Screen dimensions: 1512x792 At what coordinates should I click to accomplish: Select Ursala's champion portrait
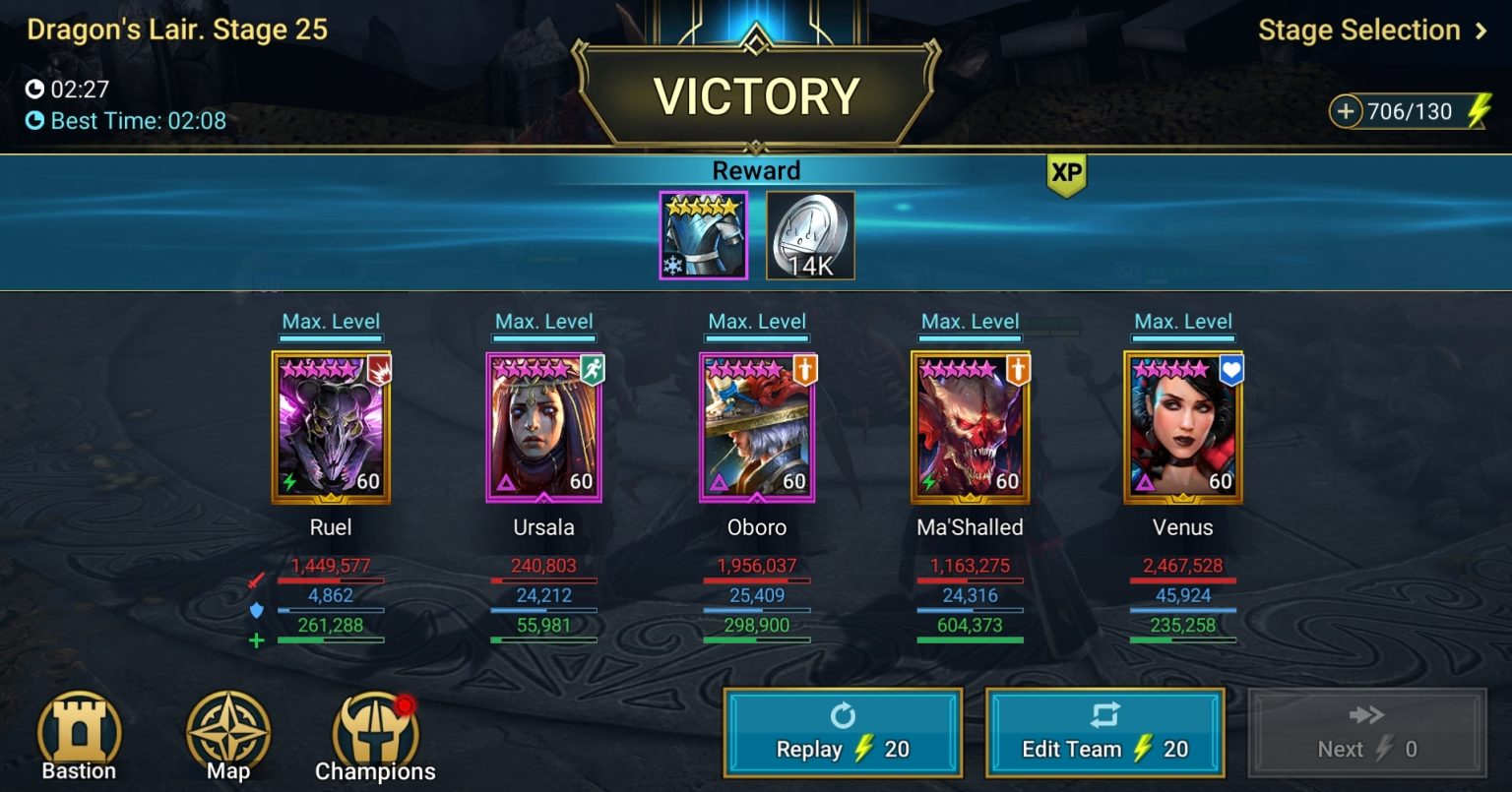tap(543, 425)
